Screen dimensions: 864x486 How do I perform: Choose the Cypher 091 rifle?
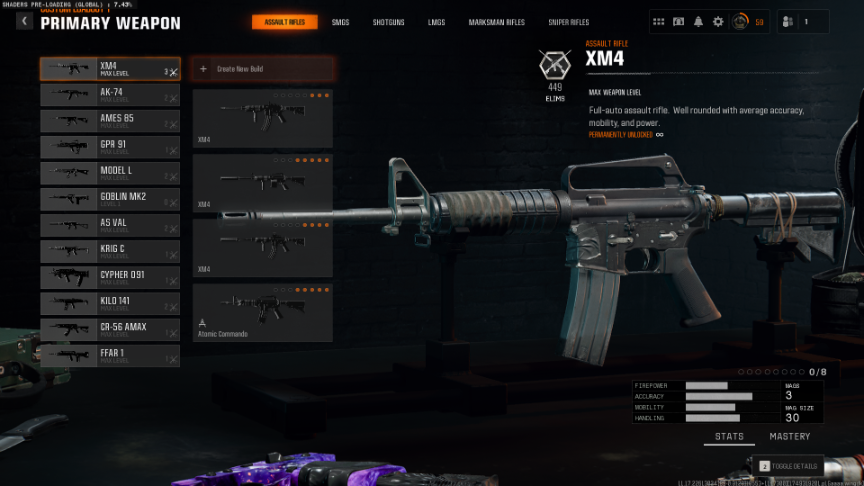point(110,277)
